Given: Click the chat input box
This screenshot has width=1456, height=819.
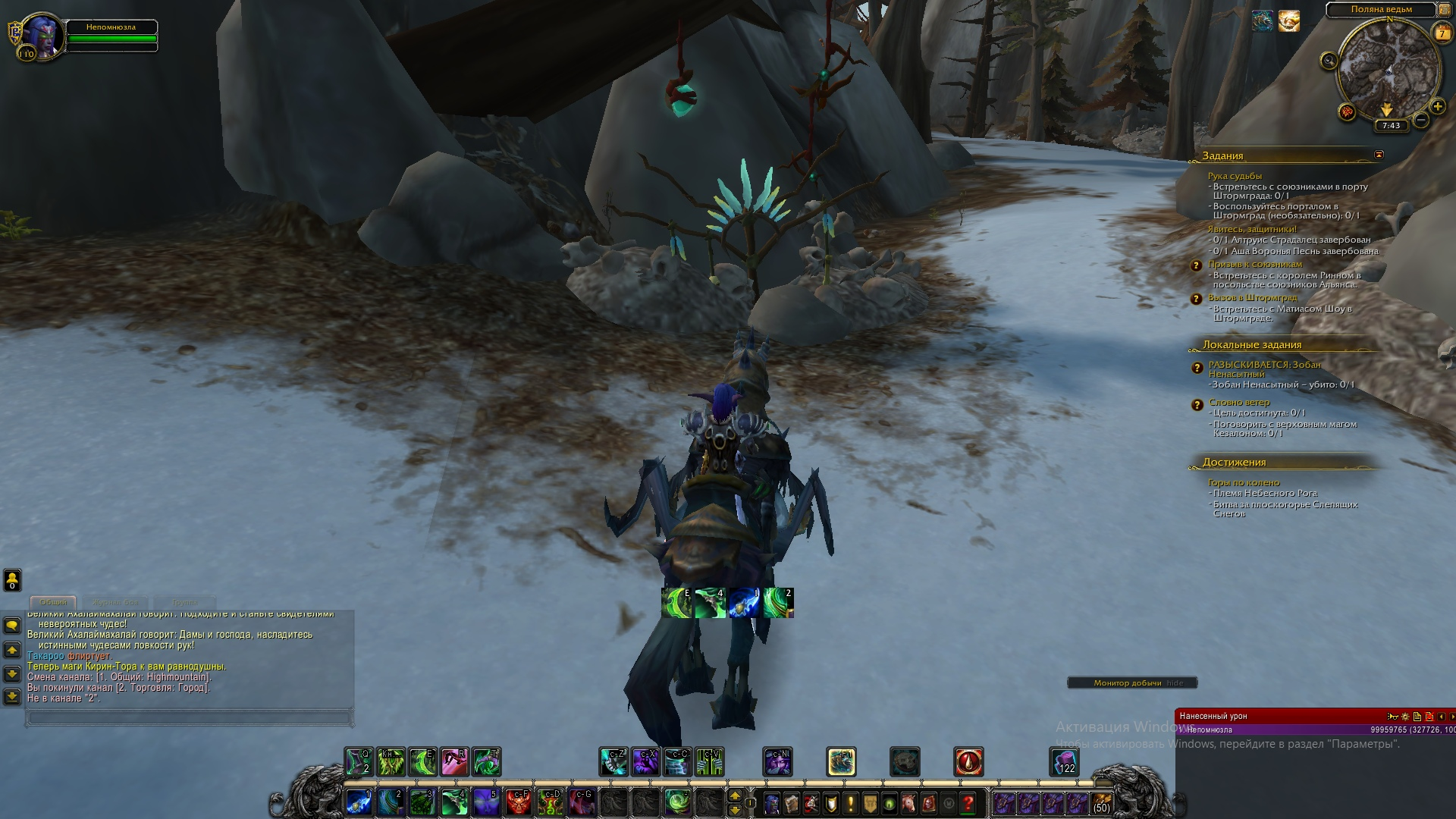Looking at the screenshot, I should pos(190,717).
